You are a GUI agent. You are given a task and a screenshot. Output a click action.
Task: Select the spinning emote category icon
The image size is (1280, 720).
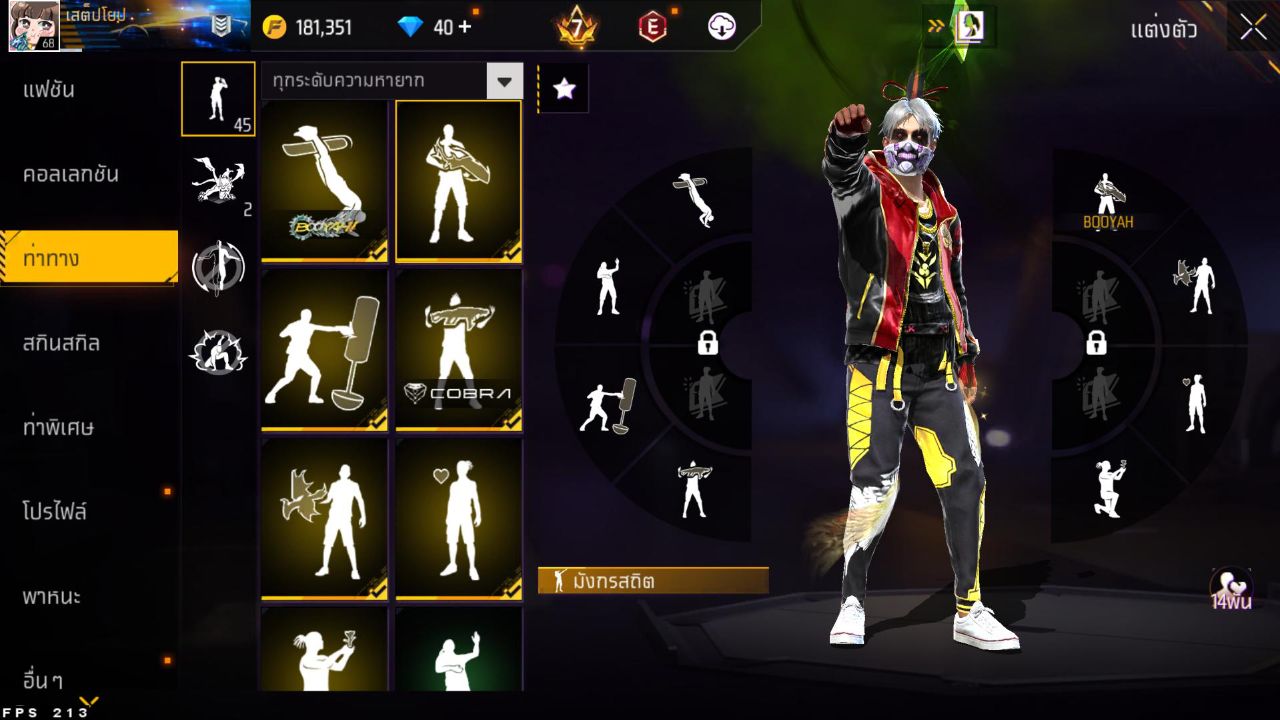pos(218,265)
